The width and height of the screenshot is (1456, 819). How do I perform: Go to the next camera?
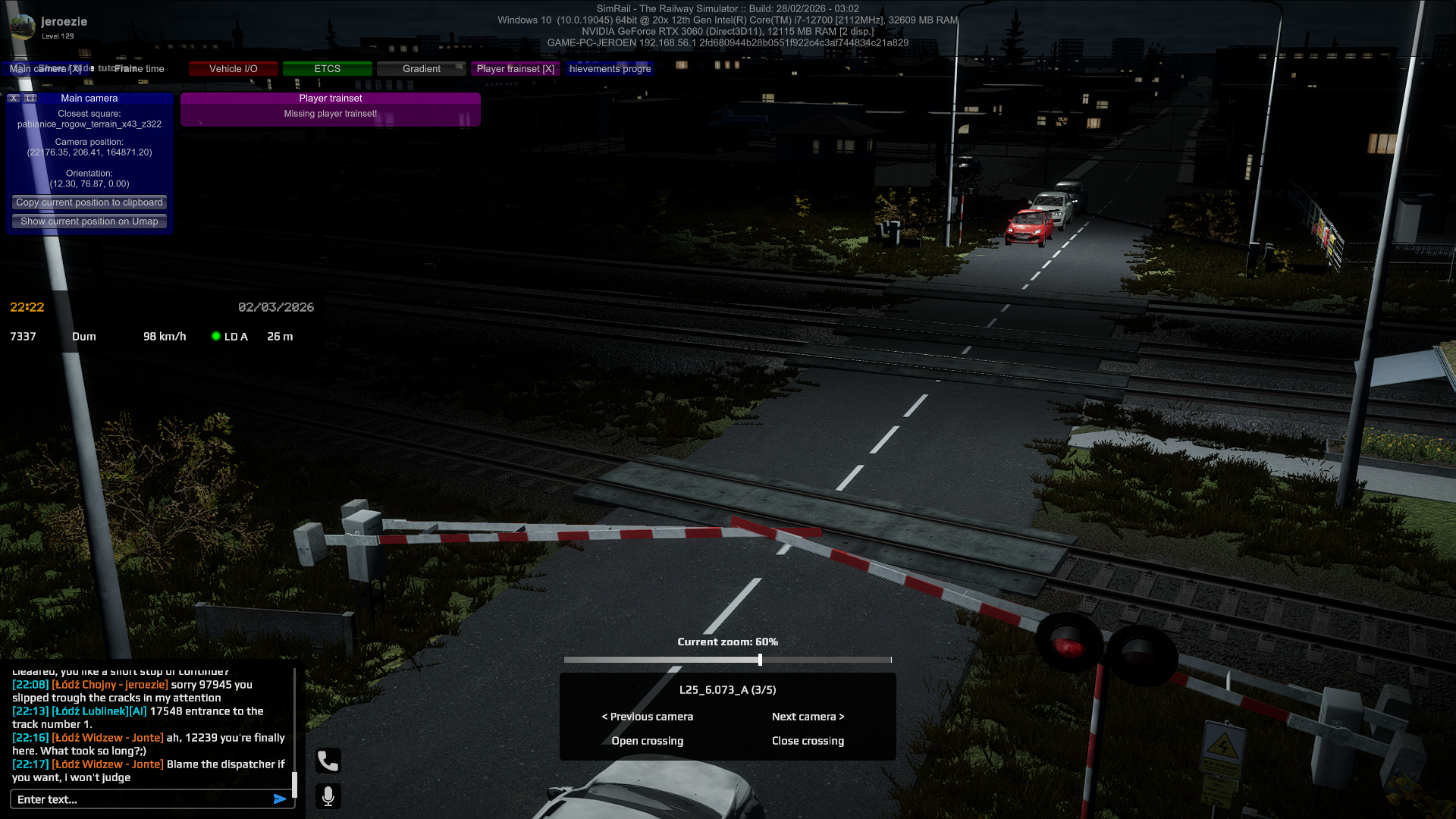[x=808, y=717]
